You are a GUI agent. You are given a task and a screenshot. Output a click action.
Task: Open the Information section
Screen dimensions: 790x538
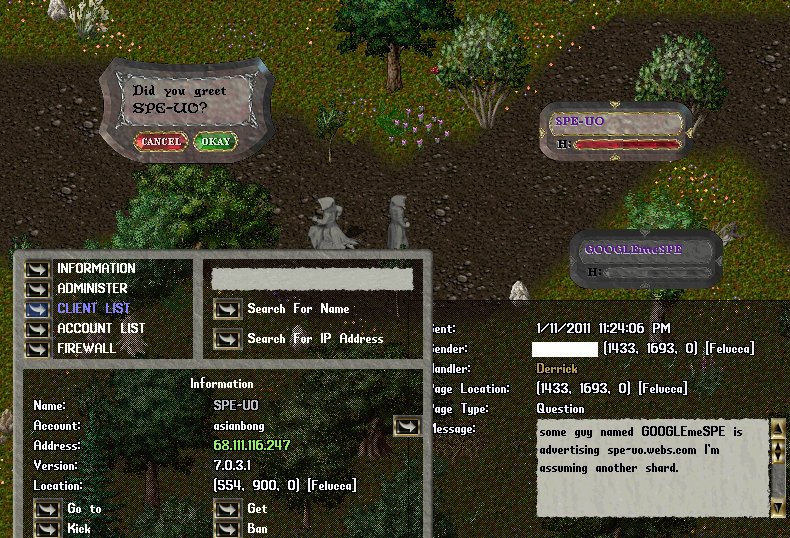click(x=38, y=269)
